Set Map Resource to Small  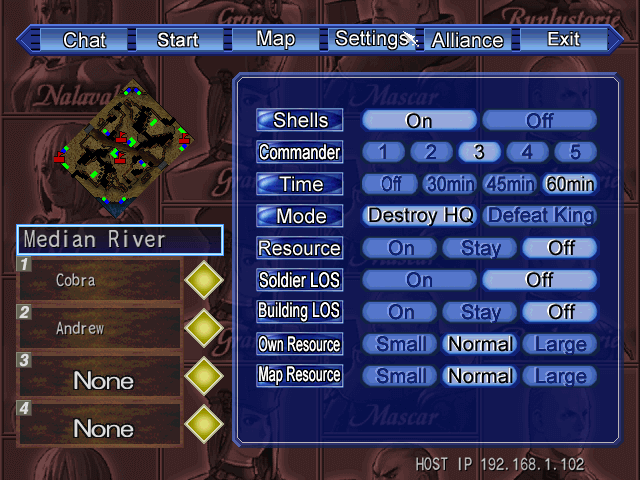pyautogui.click(x=400, y=376)
